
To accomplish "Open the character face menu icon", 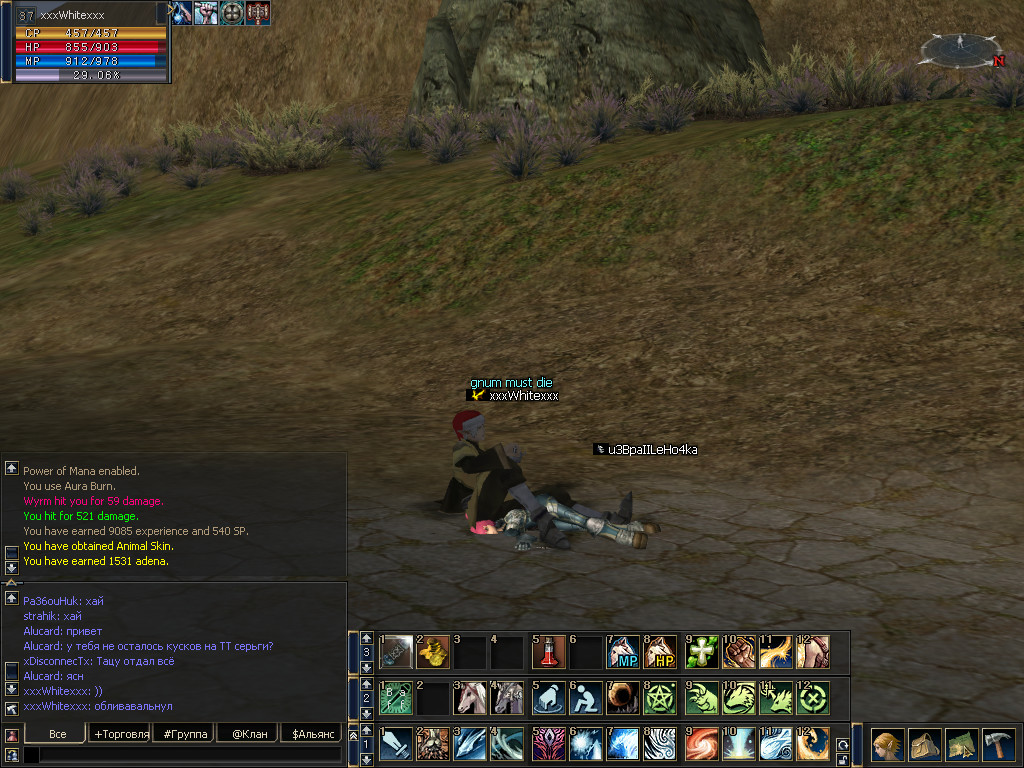I will pyautogui.click(x=886, y=745).
